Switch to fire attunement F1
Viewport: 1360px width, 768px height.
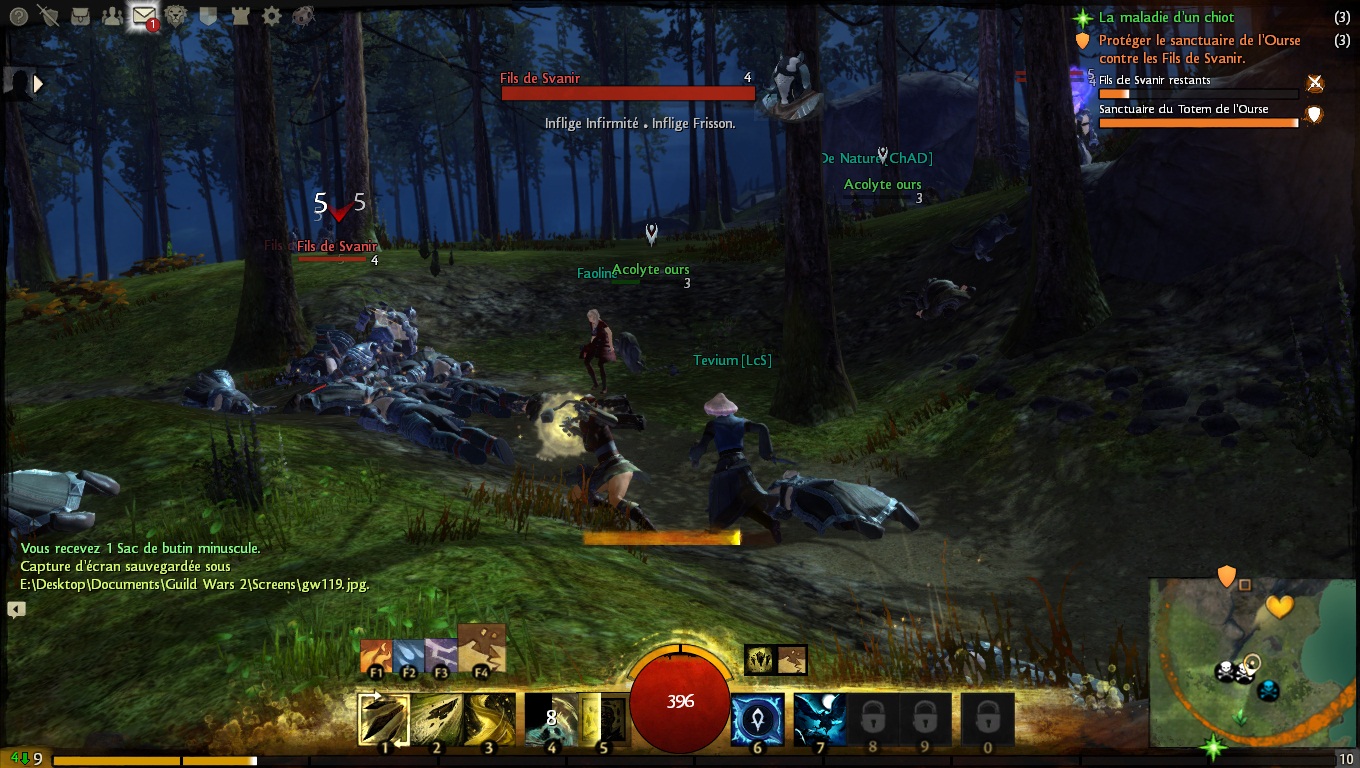click(x=376, y=657)
